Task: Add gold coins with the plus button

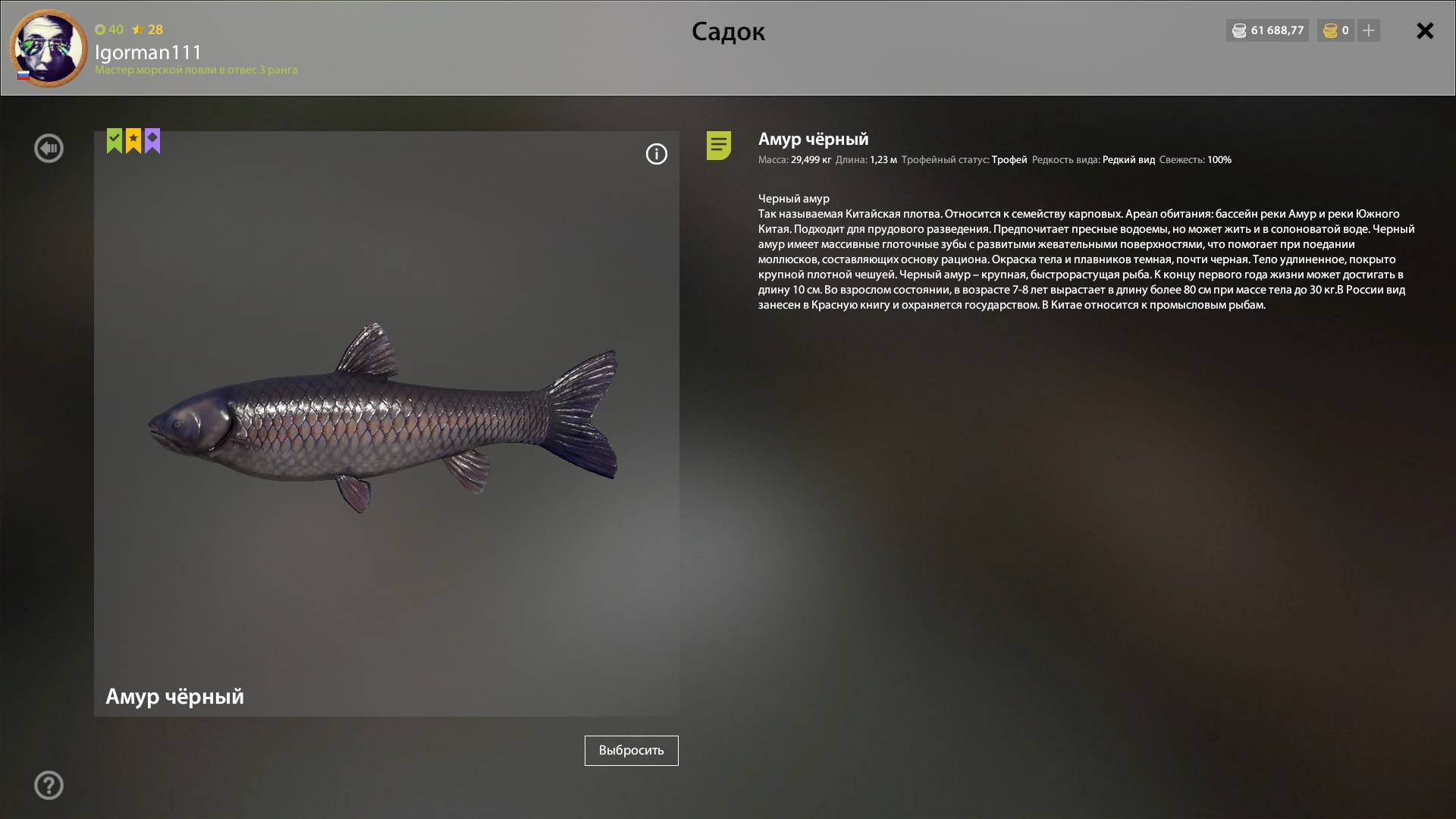Action: point(1369,31)
